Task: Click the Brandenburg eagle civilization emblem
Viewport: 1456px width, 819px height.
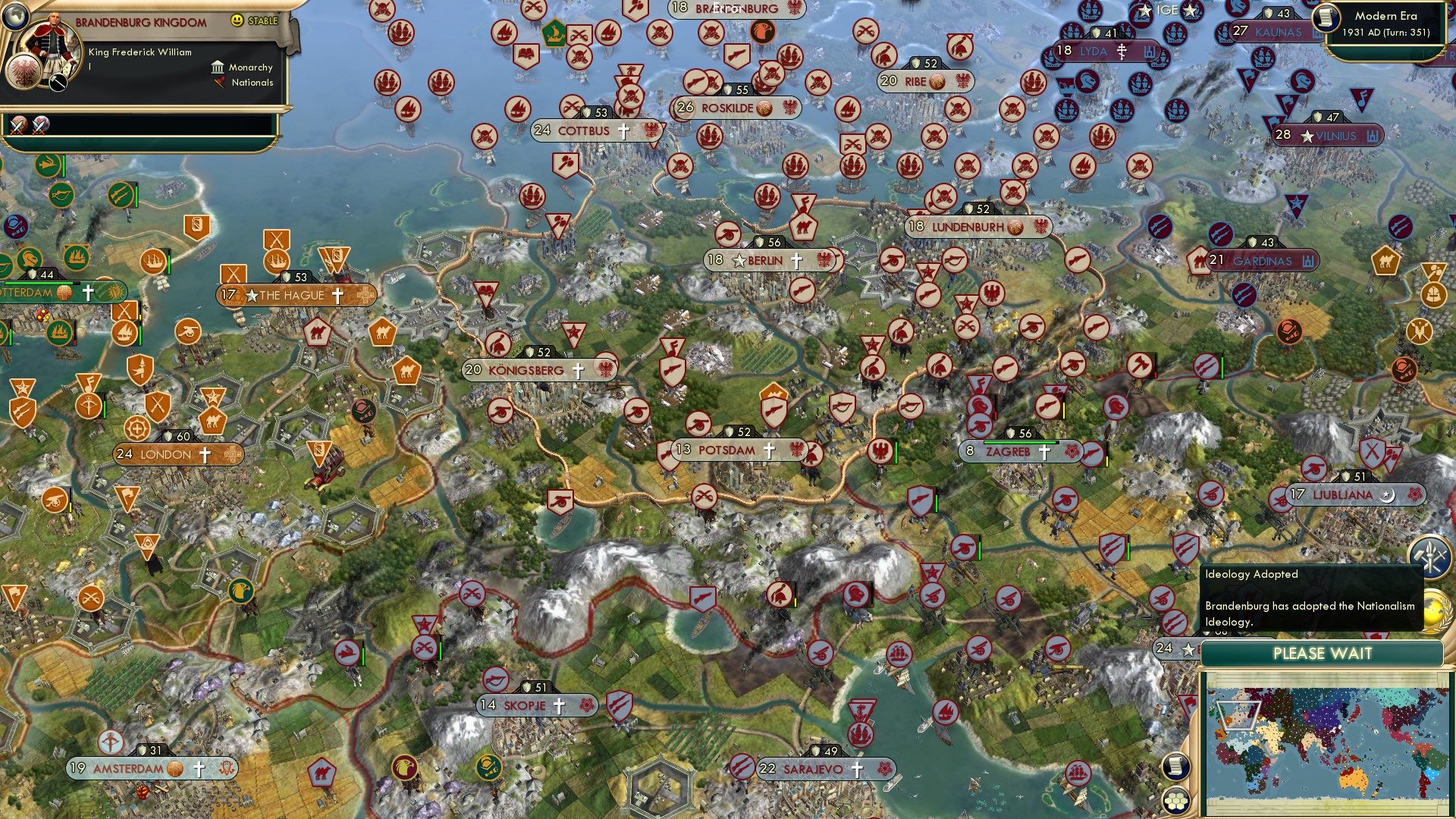Action: pos(24,72)
